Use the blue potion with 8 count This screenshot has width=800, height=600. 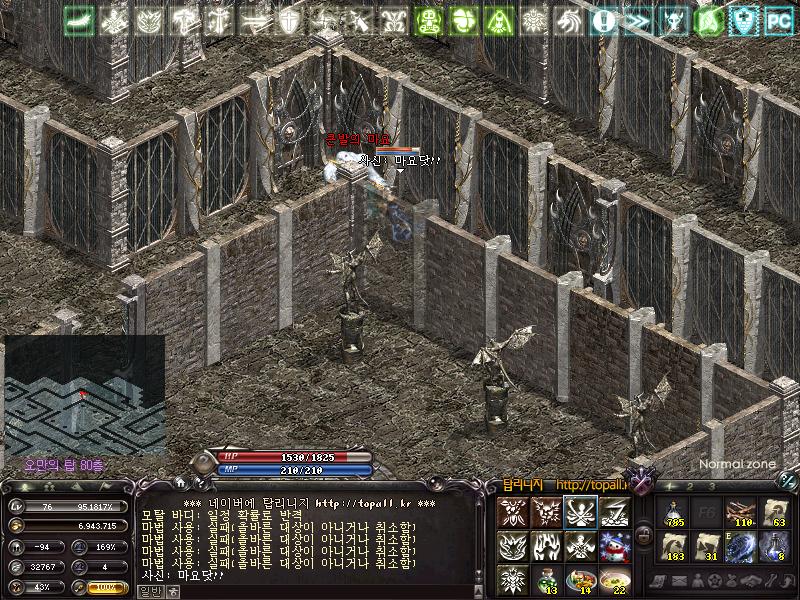click(775, 546)
